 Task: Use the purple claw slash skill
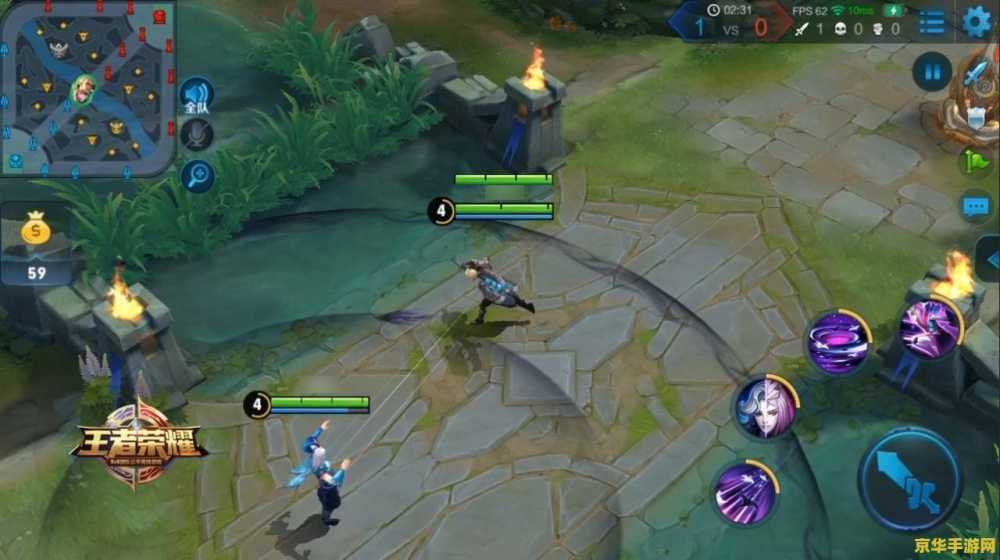744,492
